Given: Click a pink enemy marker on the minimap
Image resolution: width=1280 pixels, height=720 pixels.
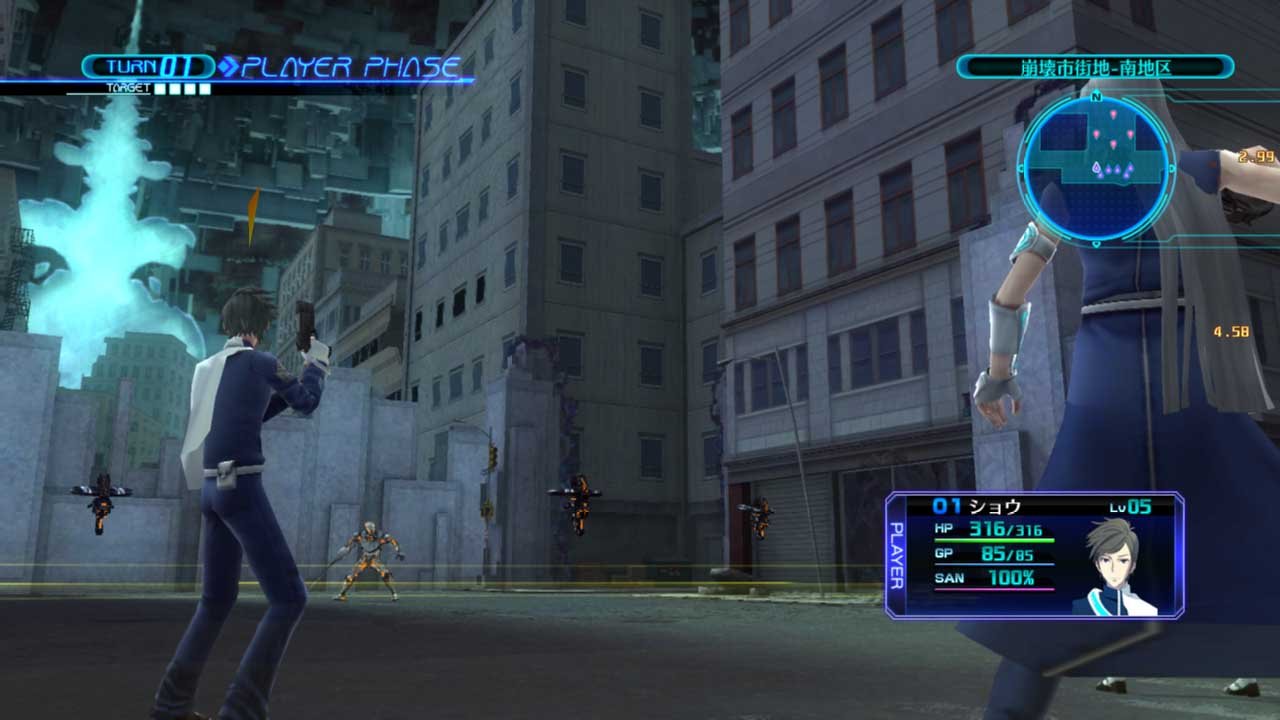Looking at the screenshot, I should [1114, 113].
